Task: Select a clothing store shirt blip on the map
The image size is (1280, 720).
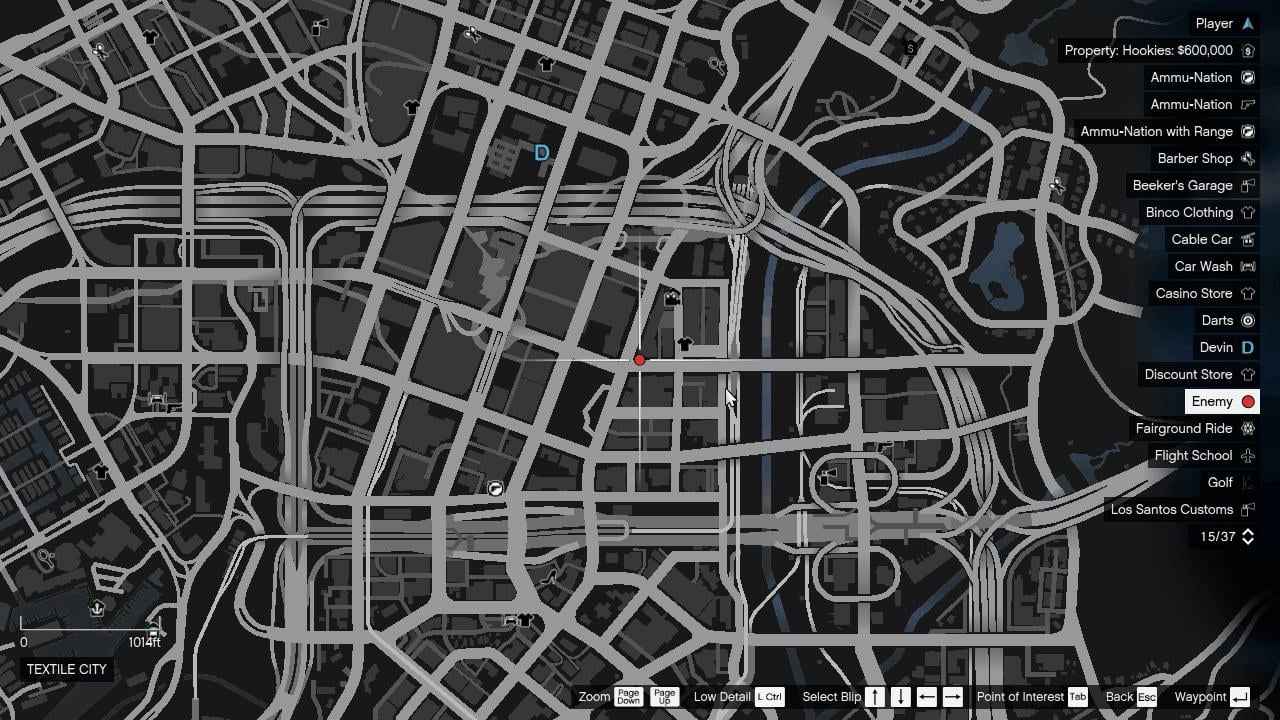Action: coord(685,344)
